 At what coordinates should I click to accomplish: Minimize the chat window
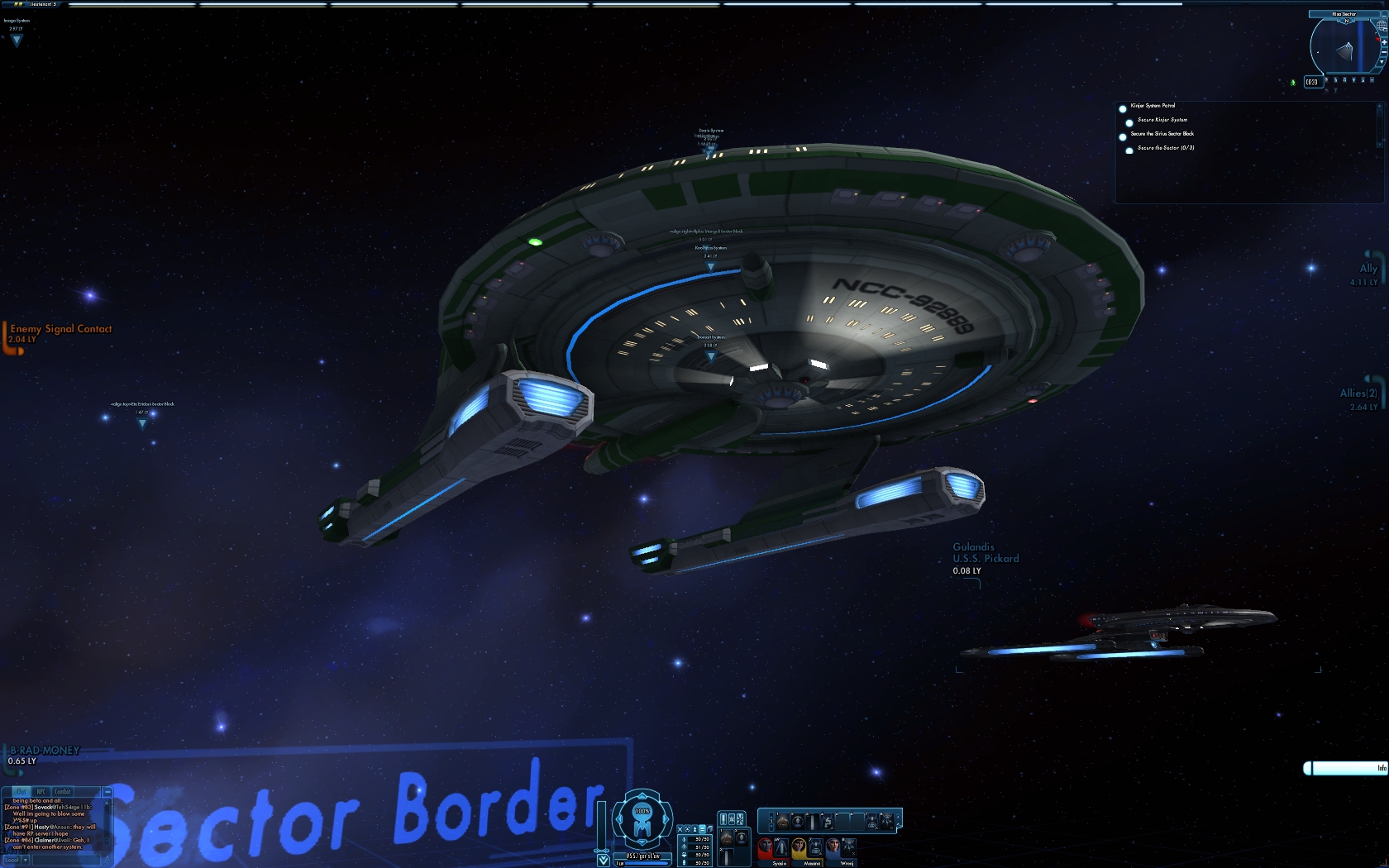click(x=107, y=792)
